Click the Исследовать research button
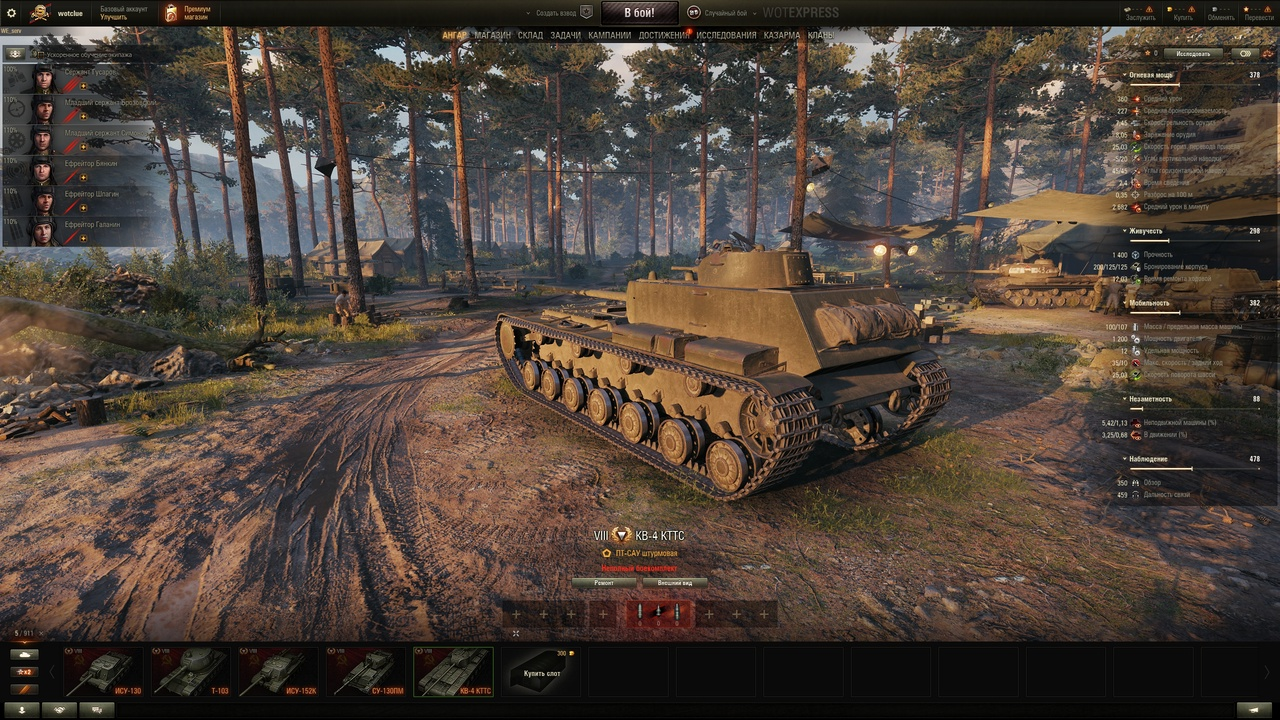 click(1193, 54)
